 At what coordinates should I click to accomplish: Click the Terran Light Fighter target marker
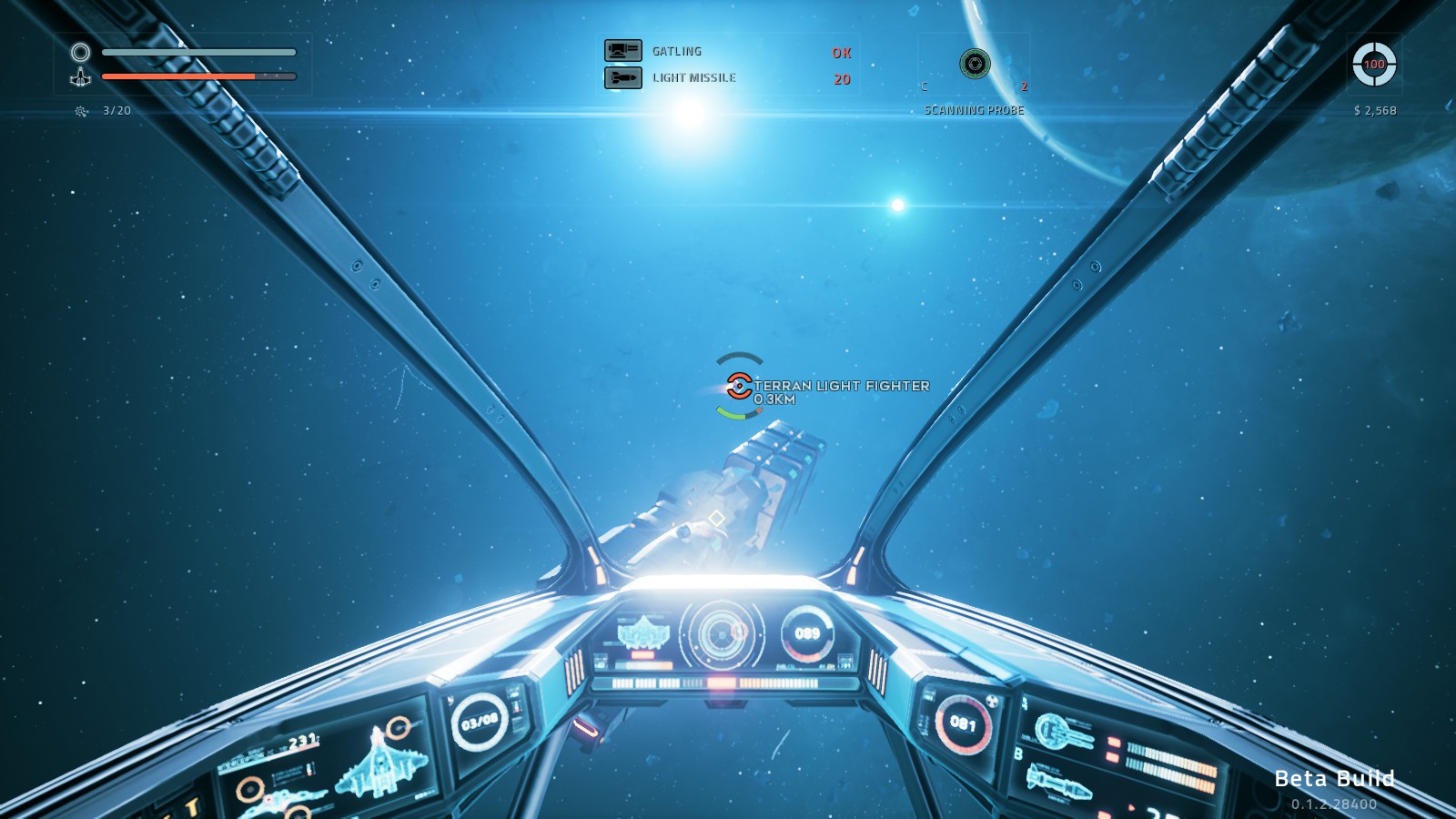pos(739,386)
